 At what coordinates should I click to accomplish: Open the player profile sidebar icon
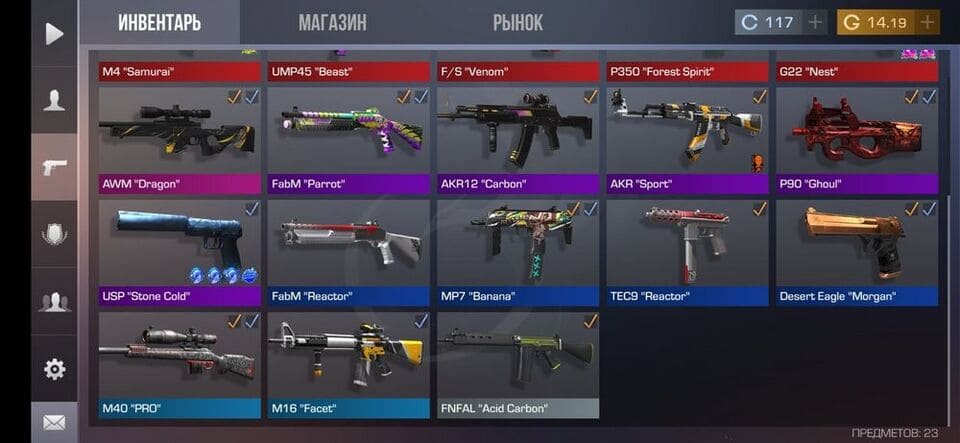click(x=54, y=100)
